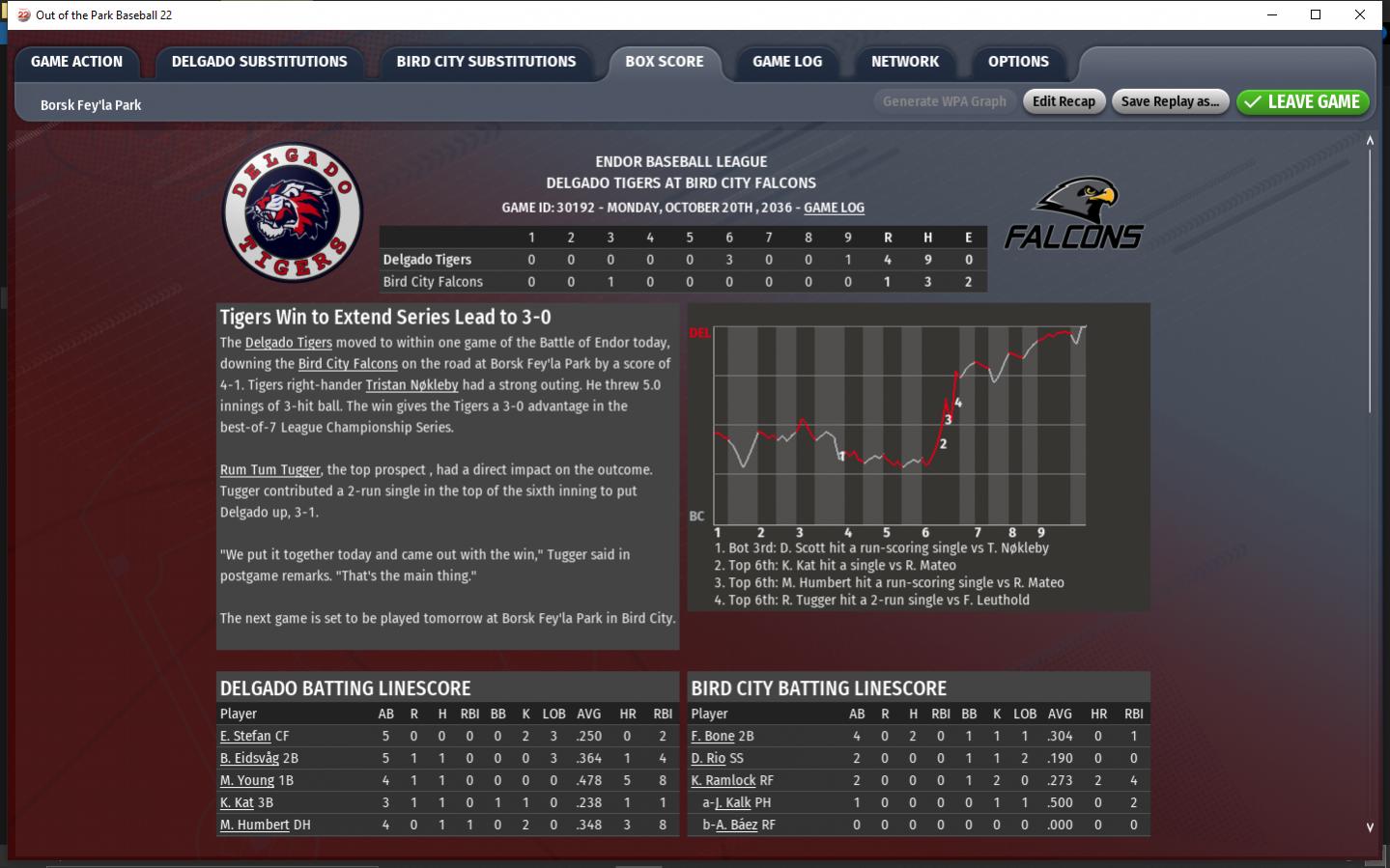
Task: Leave the game with the green button
Action: 1302,101
